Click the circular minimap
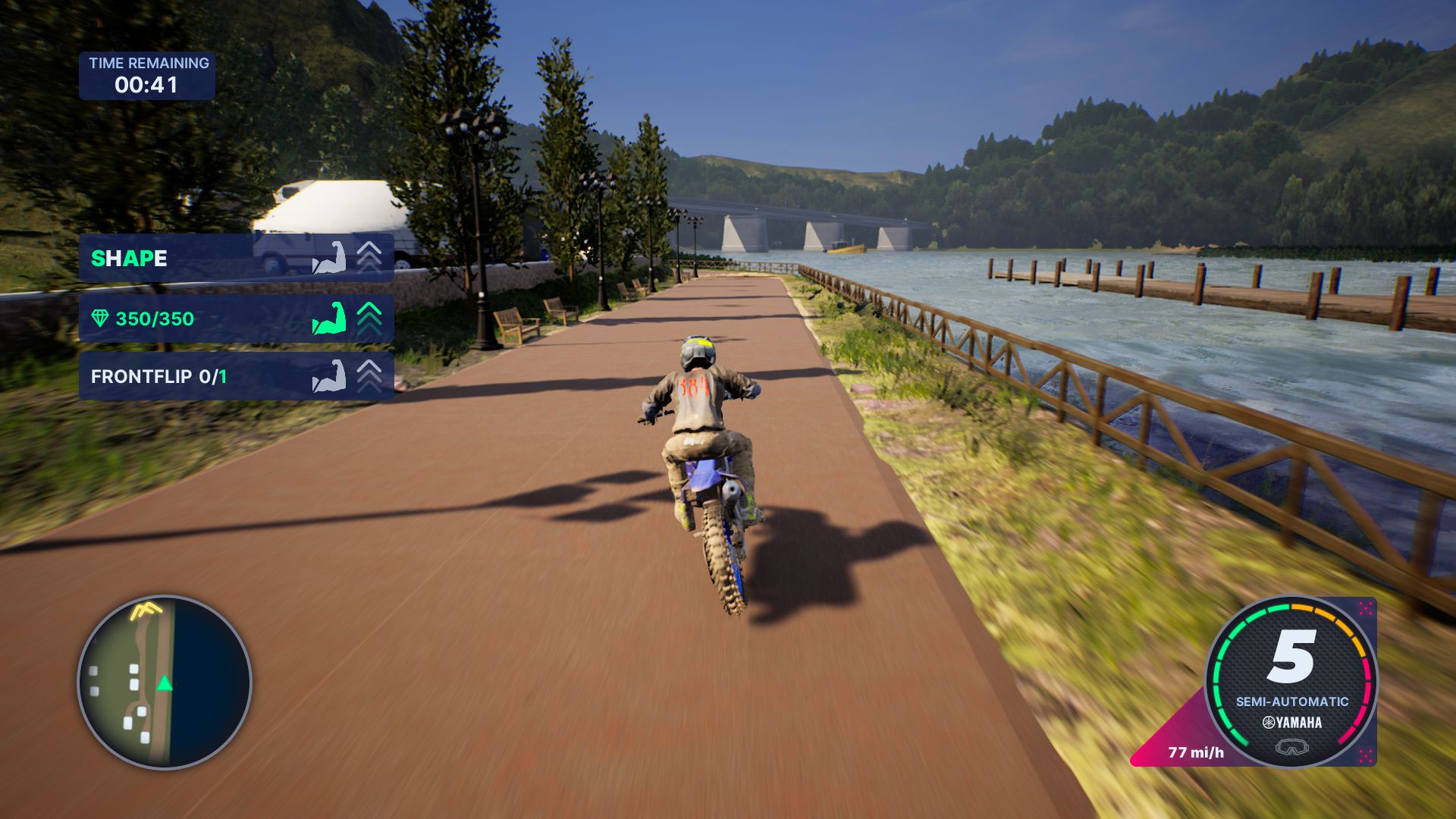The width and height of the screenshot is (1456, 819). coord(165,682)
